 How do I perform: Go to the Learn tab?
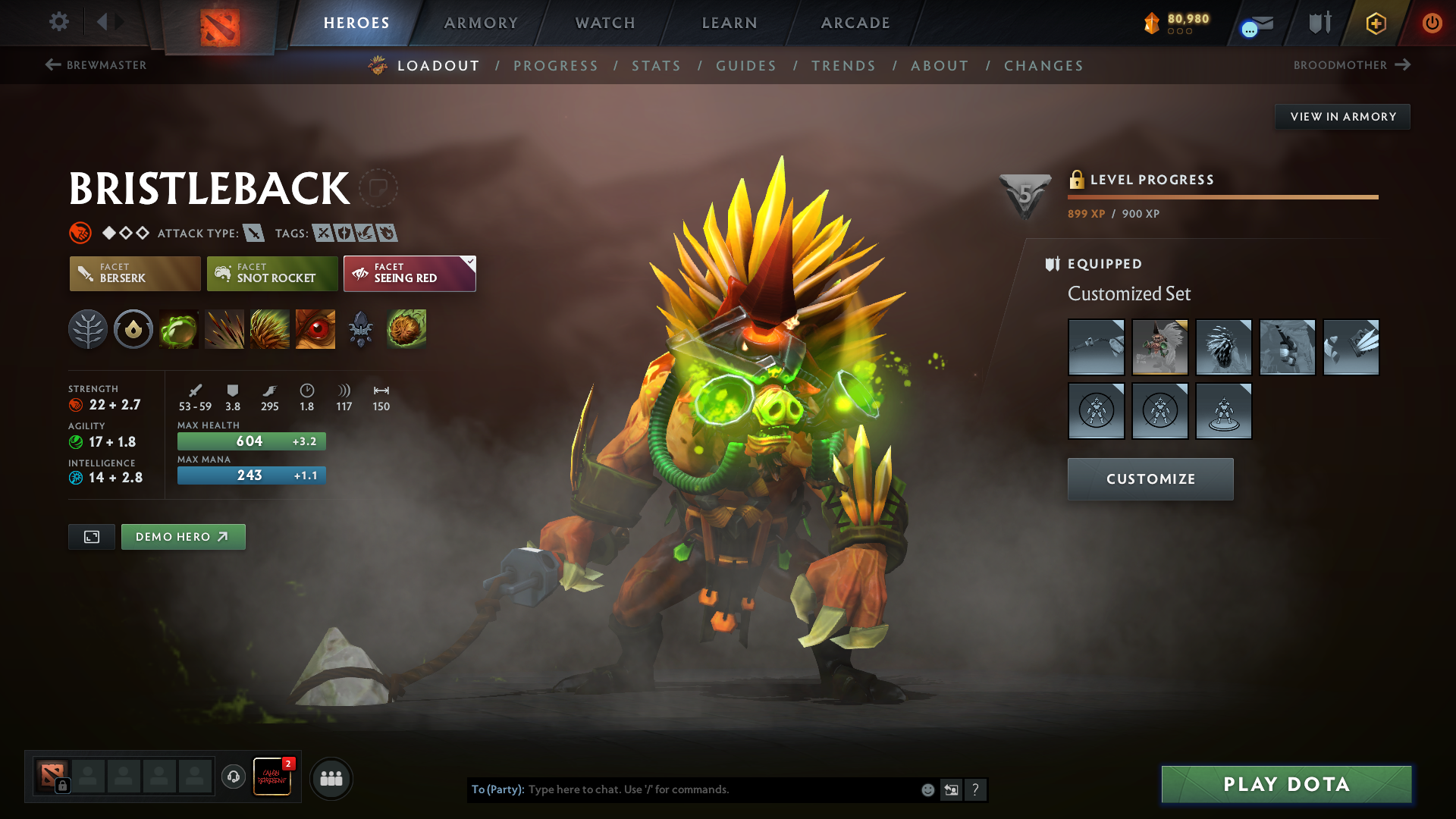coord(730,23)
